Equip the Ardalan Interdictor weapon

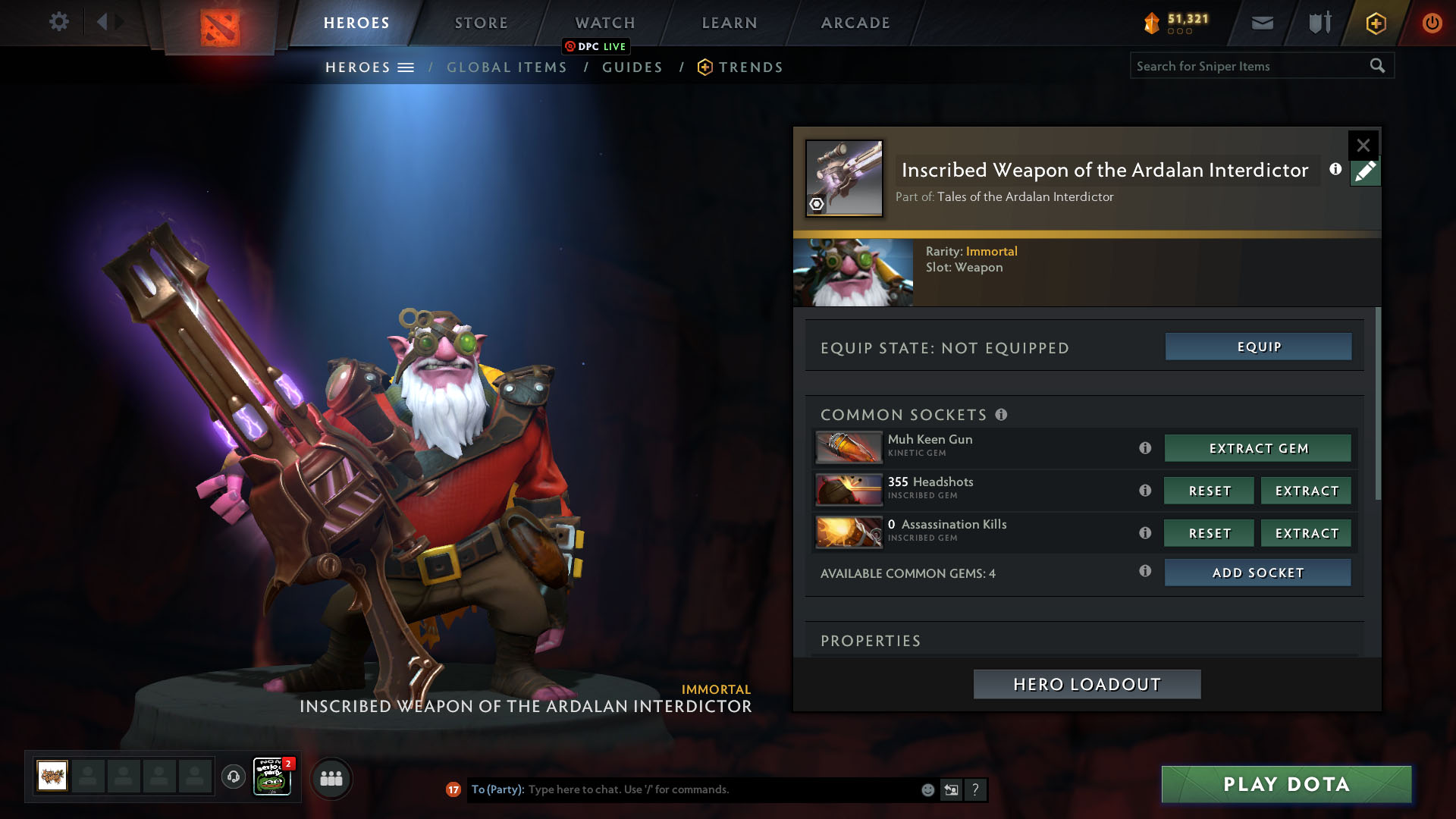pyautogui.click(x=1258, y=347)
